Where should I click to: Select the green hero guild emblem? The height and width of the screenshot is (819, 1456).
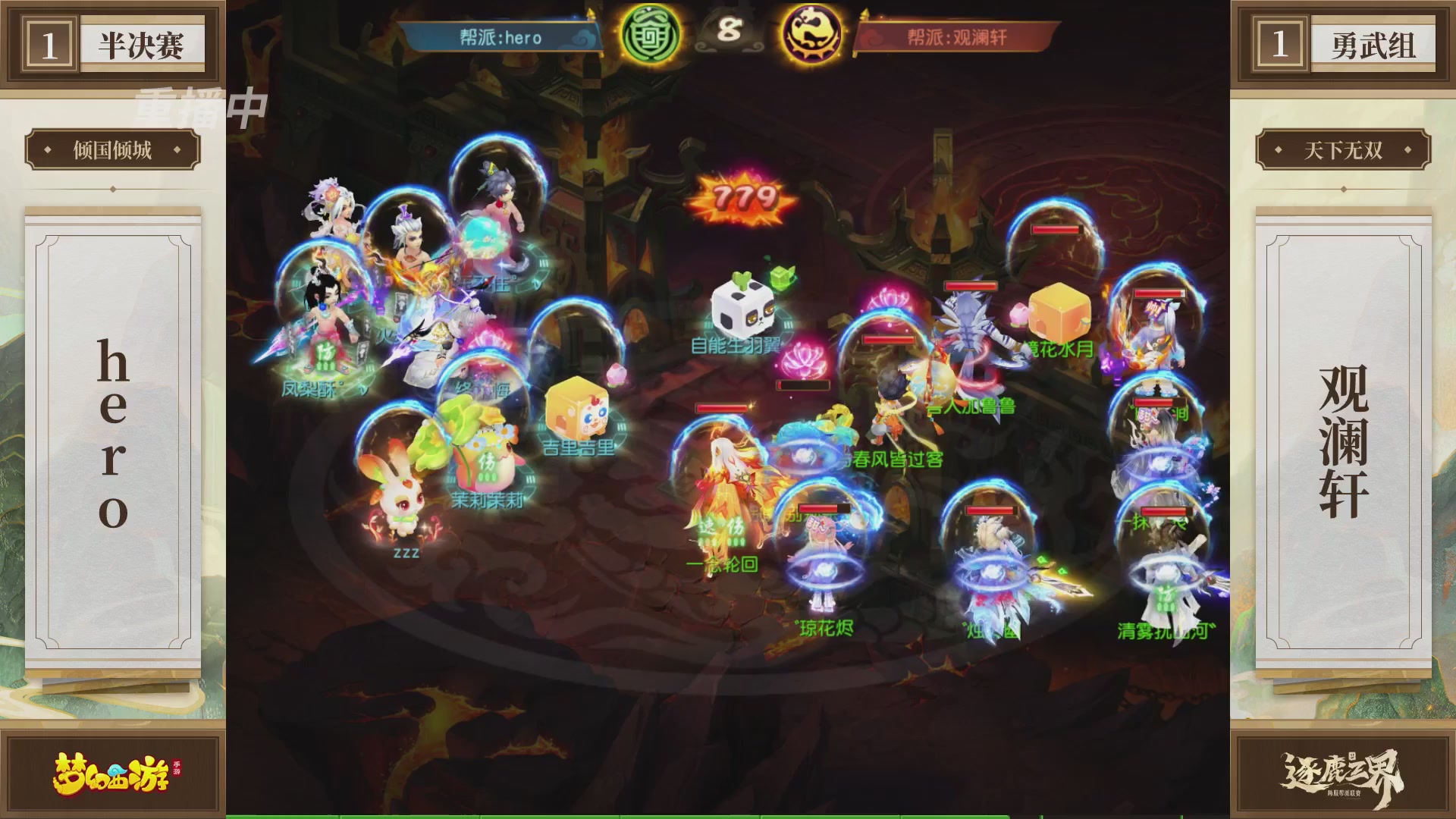(654, 35)
